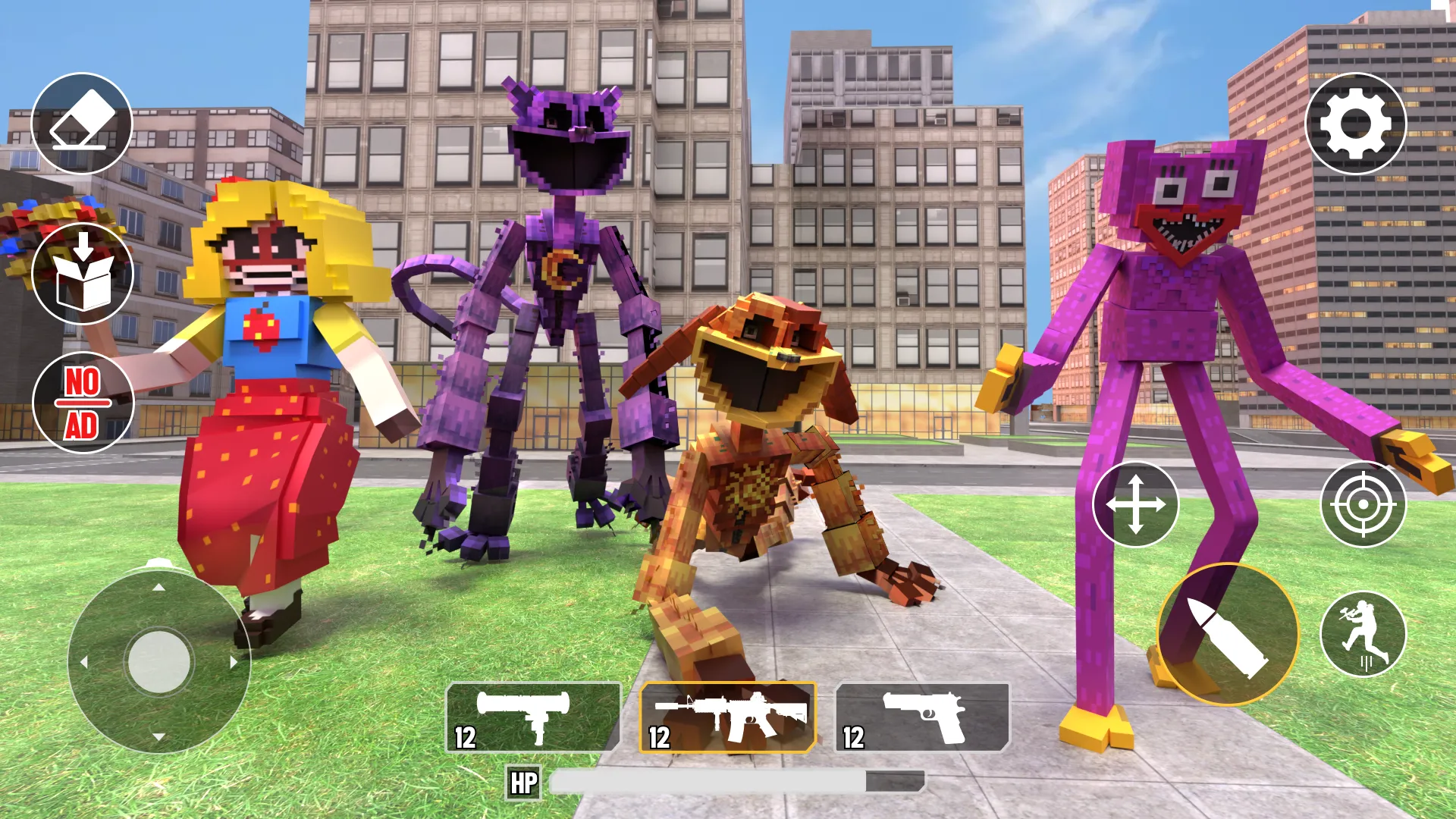This screenshot has width=1456, height=819.
Task: Open the spawn box menu
Action: [83, 273]
